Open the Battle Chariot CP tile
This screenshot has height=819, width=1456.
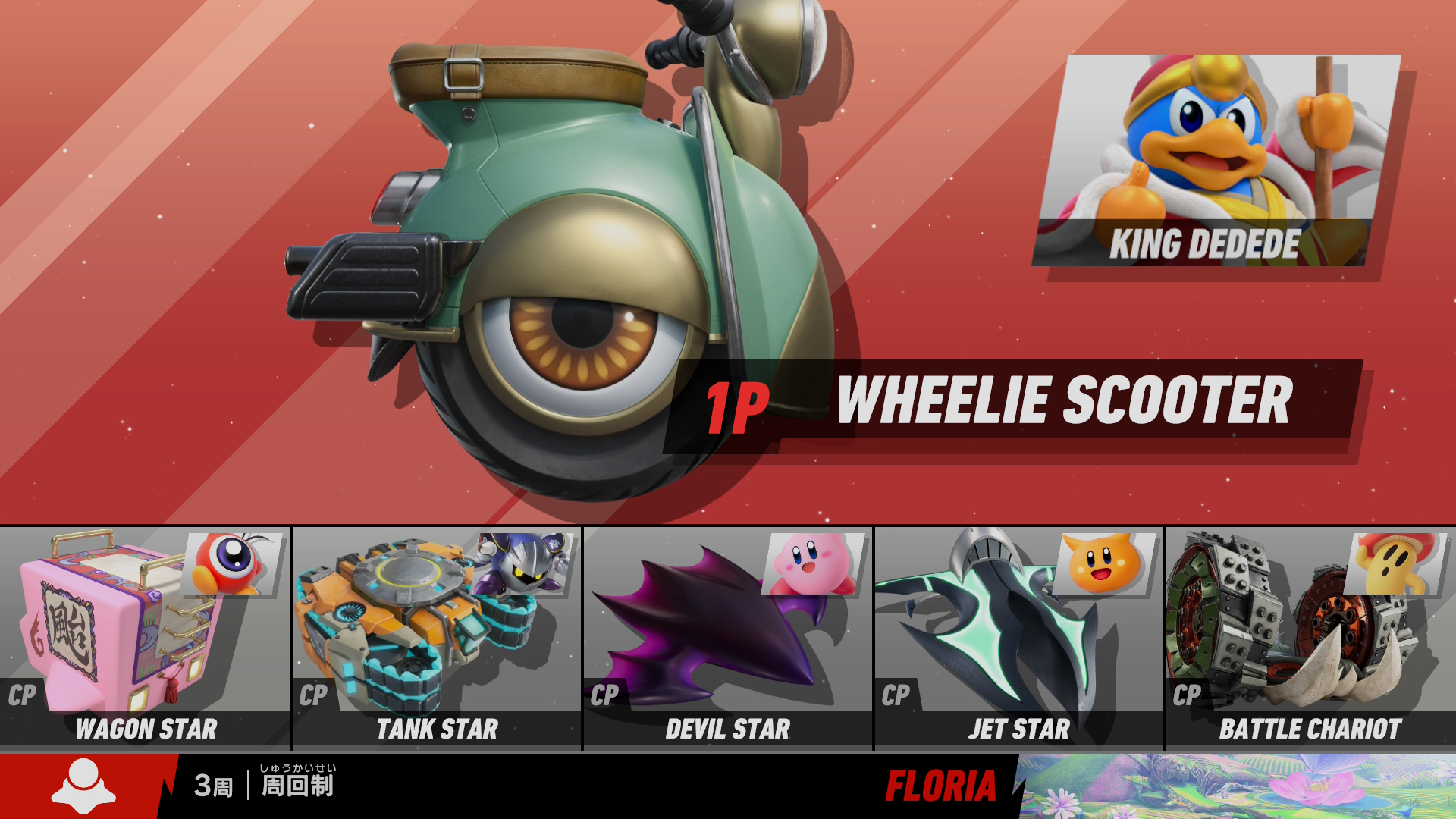1310,638
